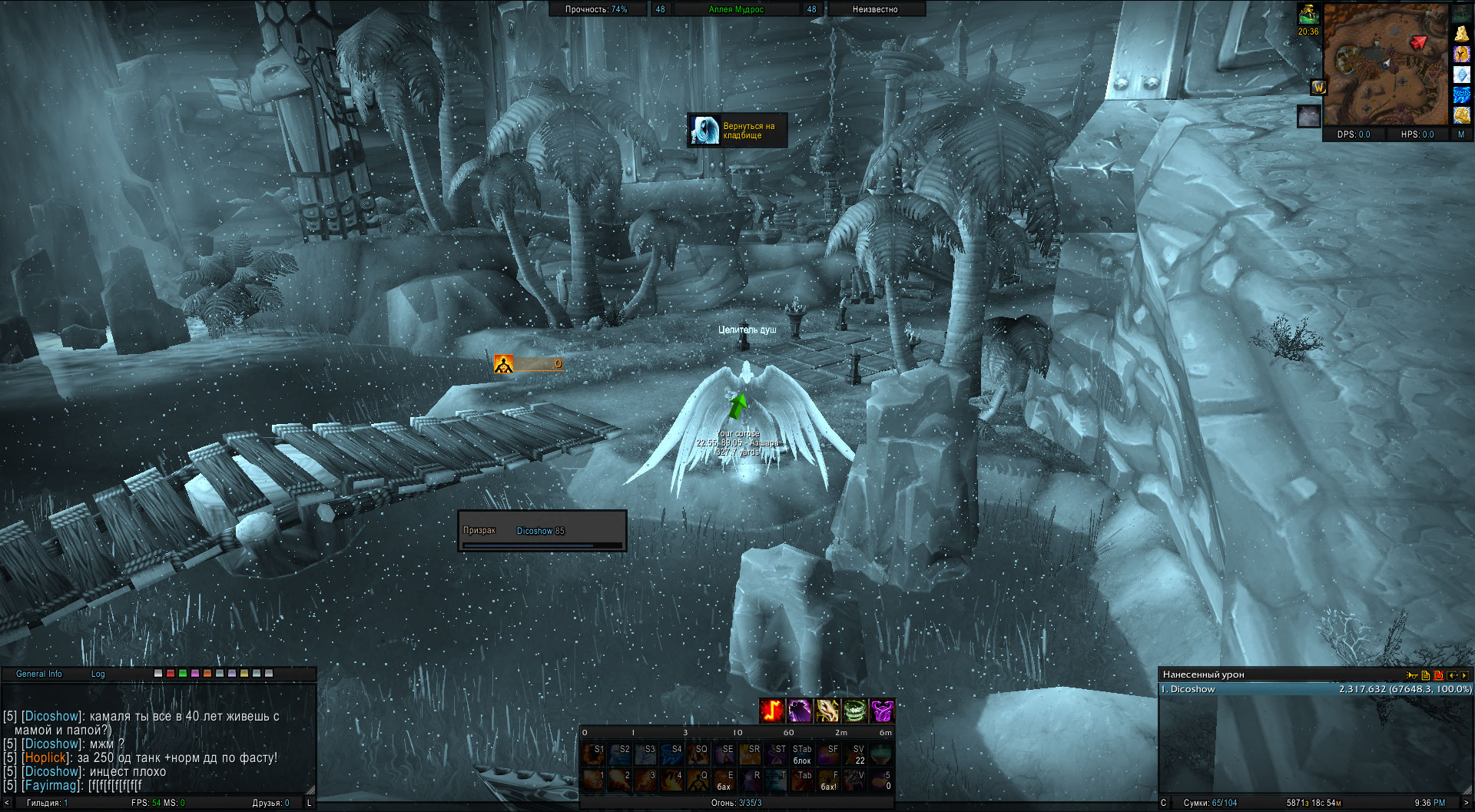Toggle the M button under the minimap
This screenshot has width=1475, height=812.
tap(1461, 134)
